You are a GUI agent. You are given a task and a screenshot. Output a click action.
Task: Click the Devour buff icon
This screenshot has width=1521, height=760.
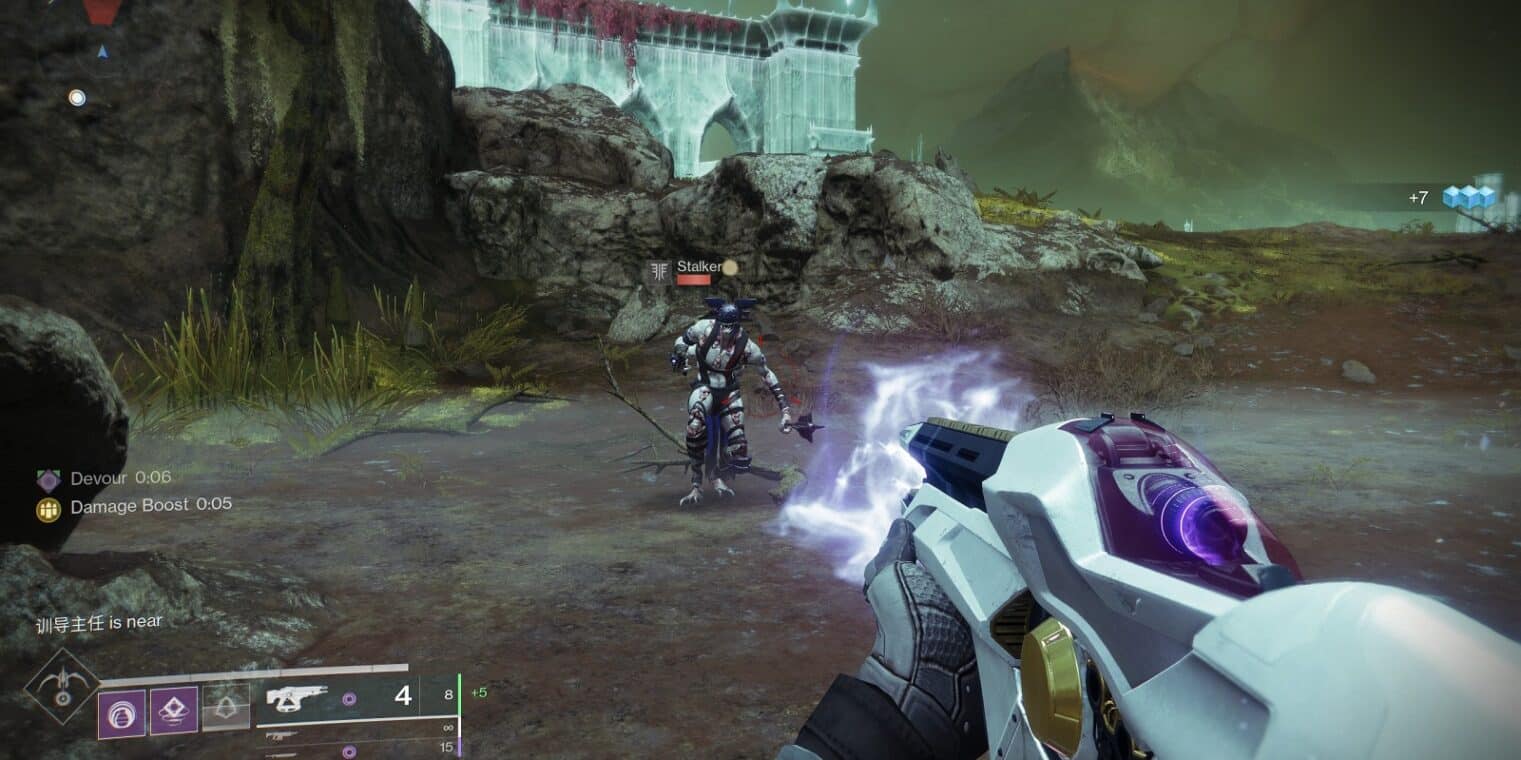pos(49,479)
